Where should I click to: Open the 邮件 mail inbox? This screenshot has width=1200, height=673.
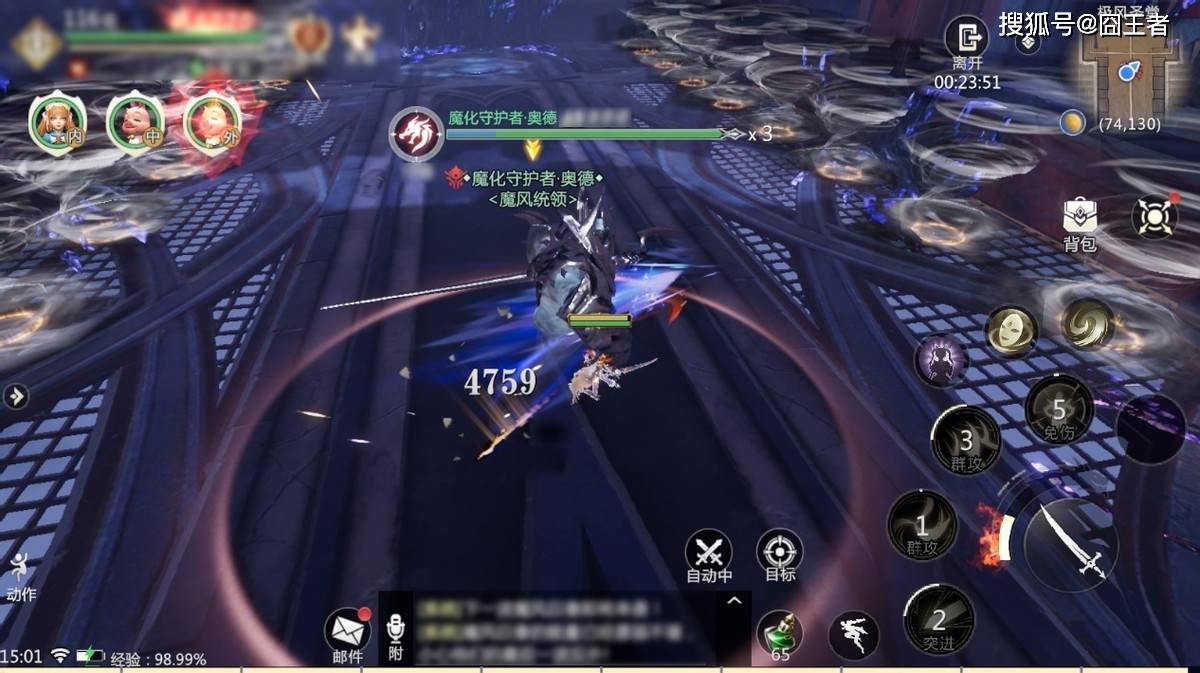[x=347, y=631]
